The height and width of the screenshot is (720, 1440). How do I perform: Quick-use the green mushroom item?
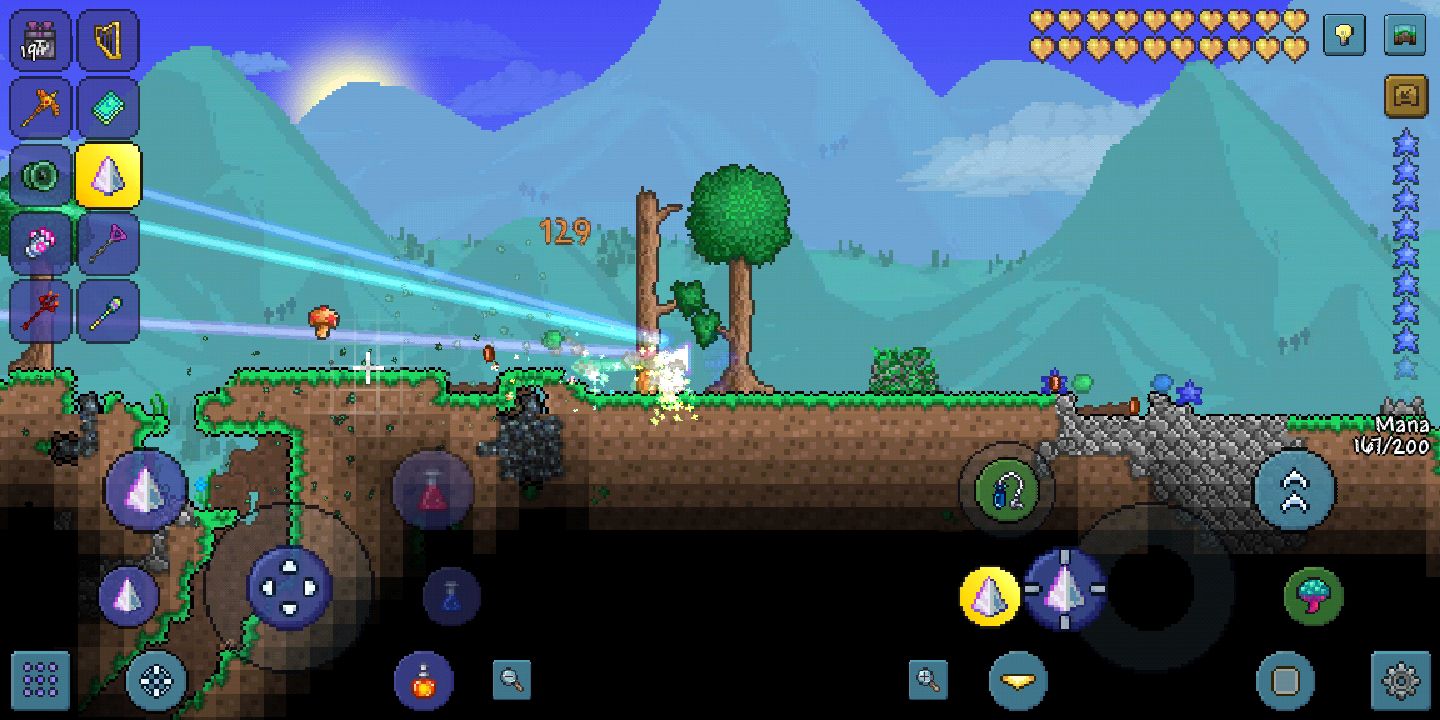point(1311,595)
